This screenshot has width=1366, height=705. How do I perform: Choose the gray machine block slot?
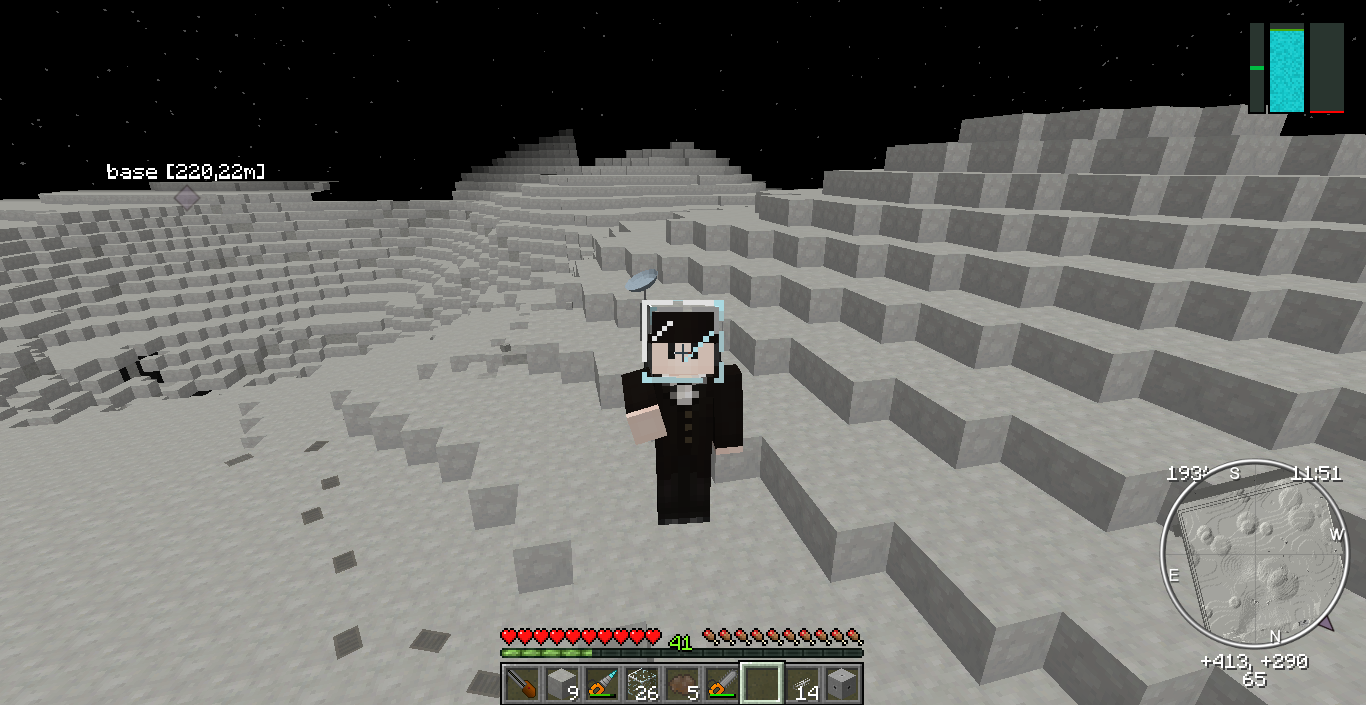[841, 684]
